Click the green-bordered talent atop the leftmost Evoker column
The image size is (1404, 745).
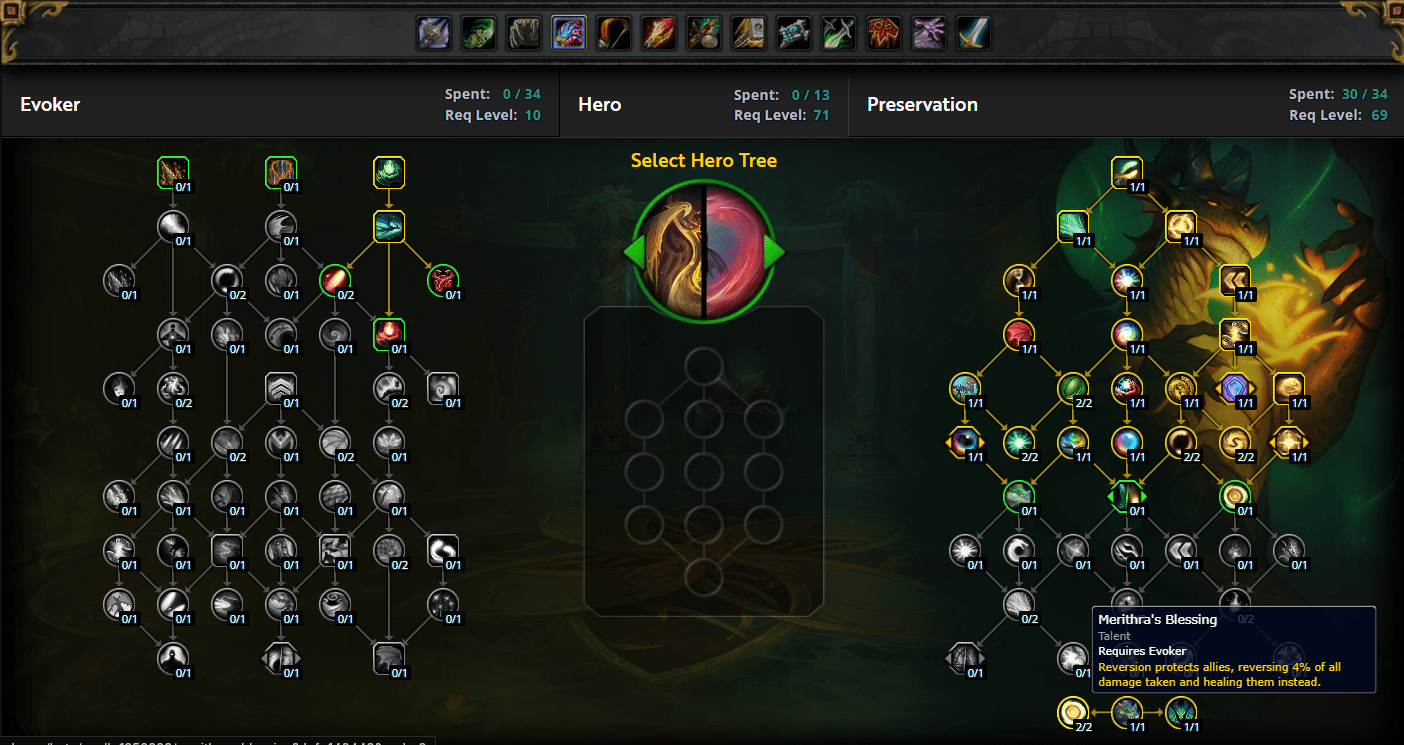pos(173,172)
